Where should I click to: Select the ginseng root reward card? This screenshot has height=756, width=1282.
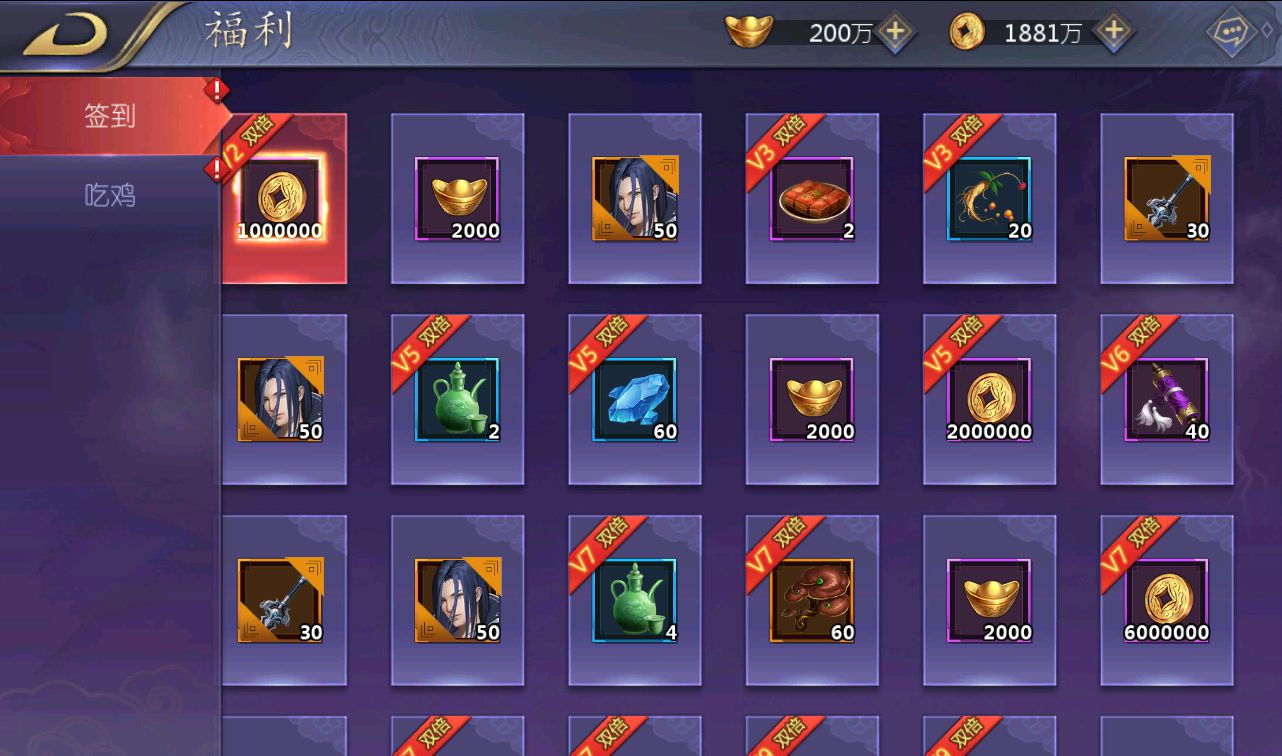989,199
